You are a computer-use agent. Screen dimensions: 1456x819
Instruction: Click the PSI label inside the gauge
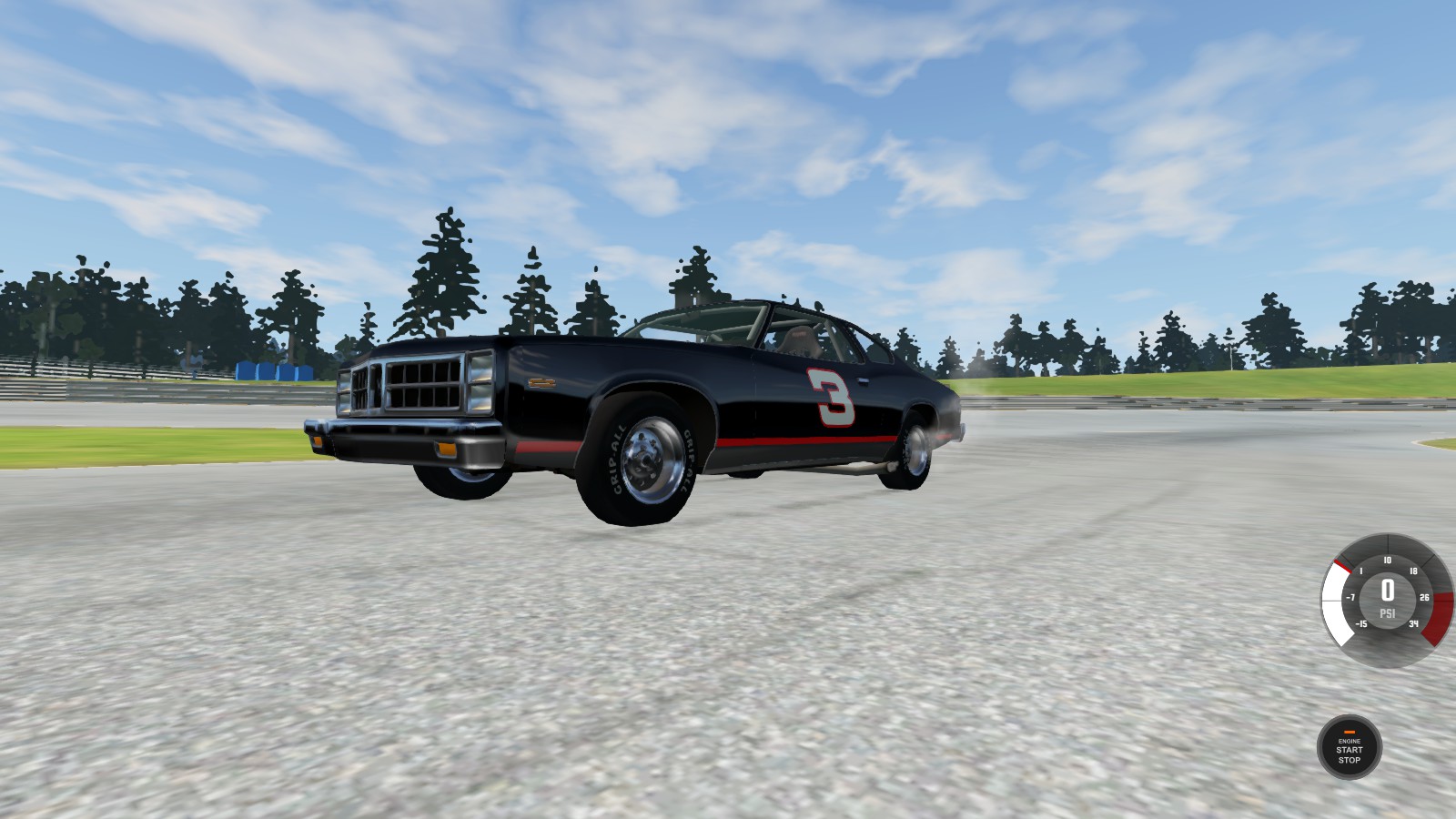1388,613
